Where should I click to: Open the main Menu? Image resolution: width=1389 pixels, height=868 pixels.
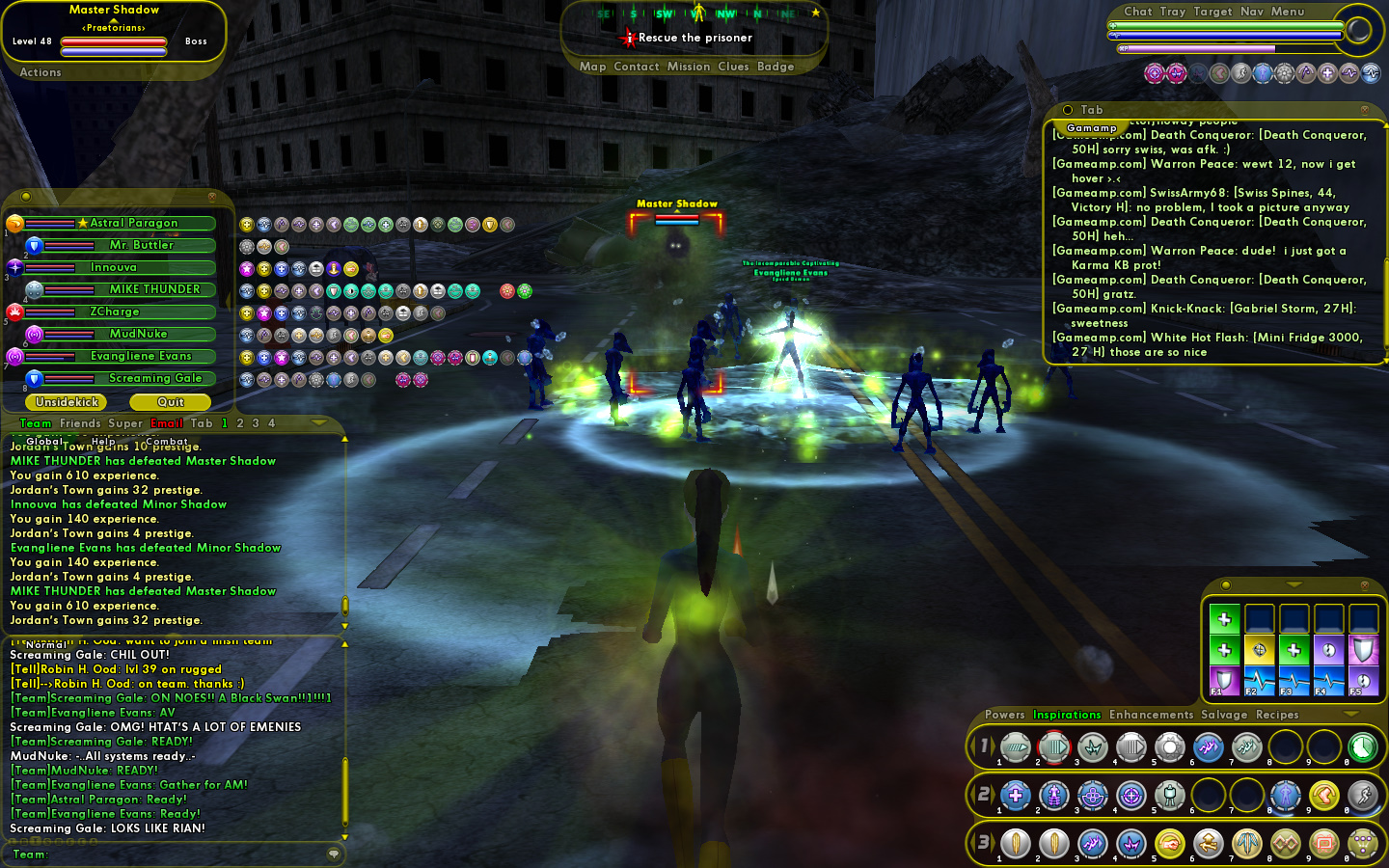[x=1287, y=12]
